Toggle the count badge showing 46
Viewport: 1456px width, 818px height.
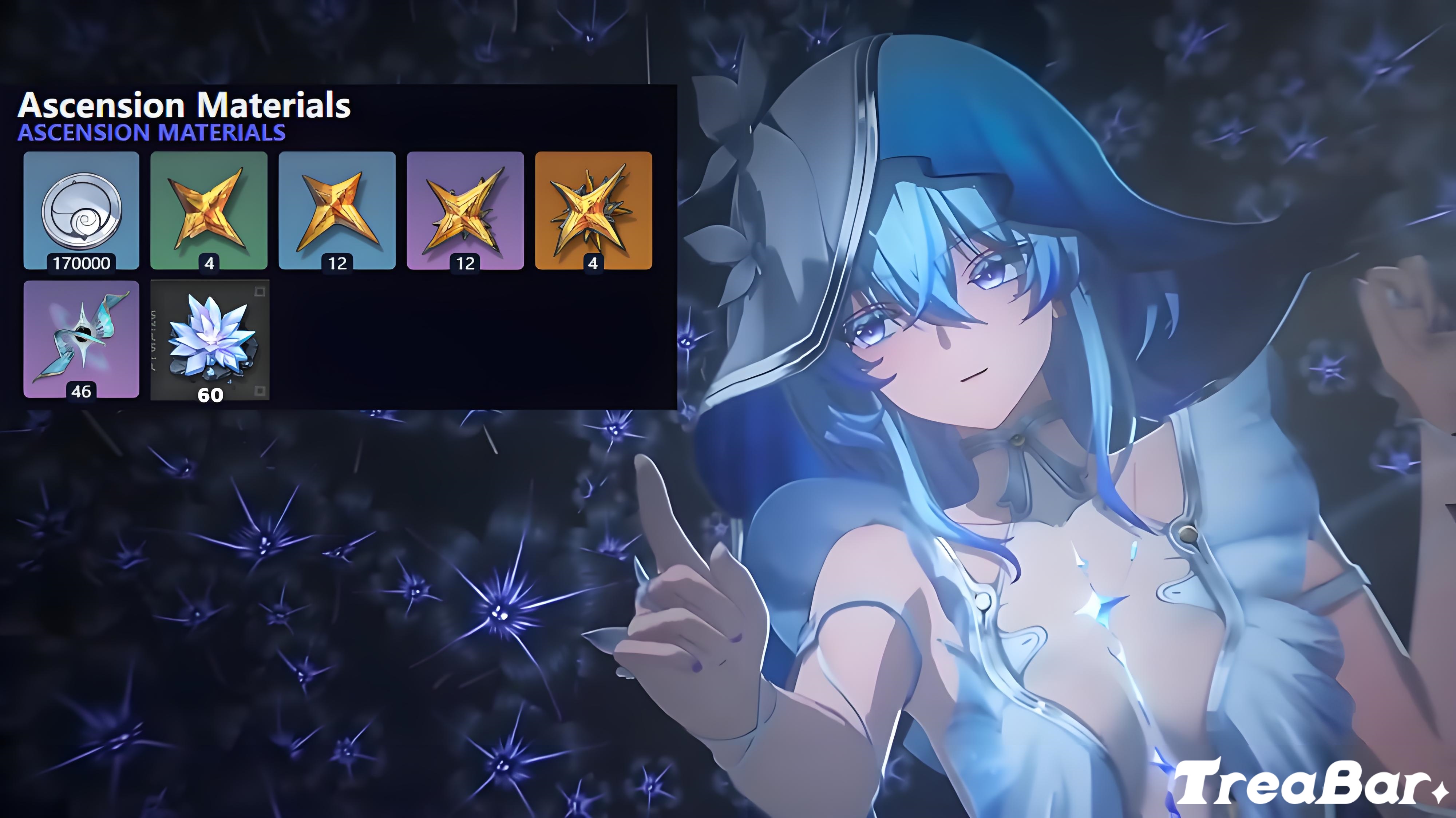click(81, 391)
